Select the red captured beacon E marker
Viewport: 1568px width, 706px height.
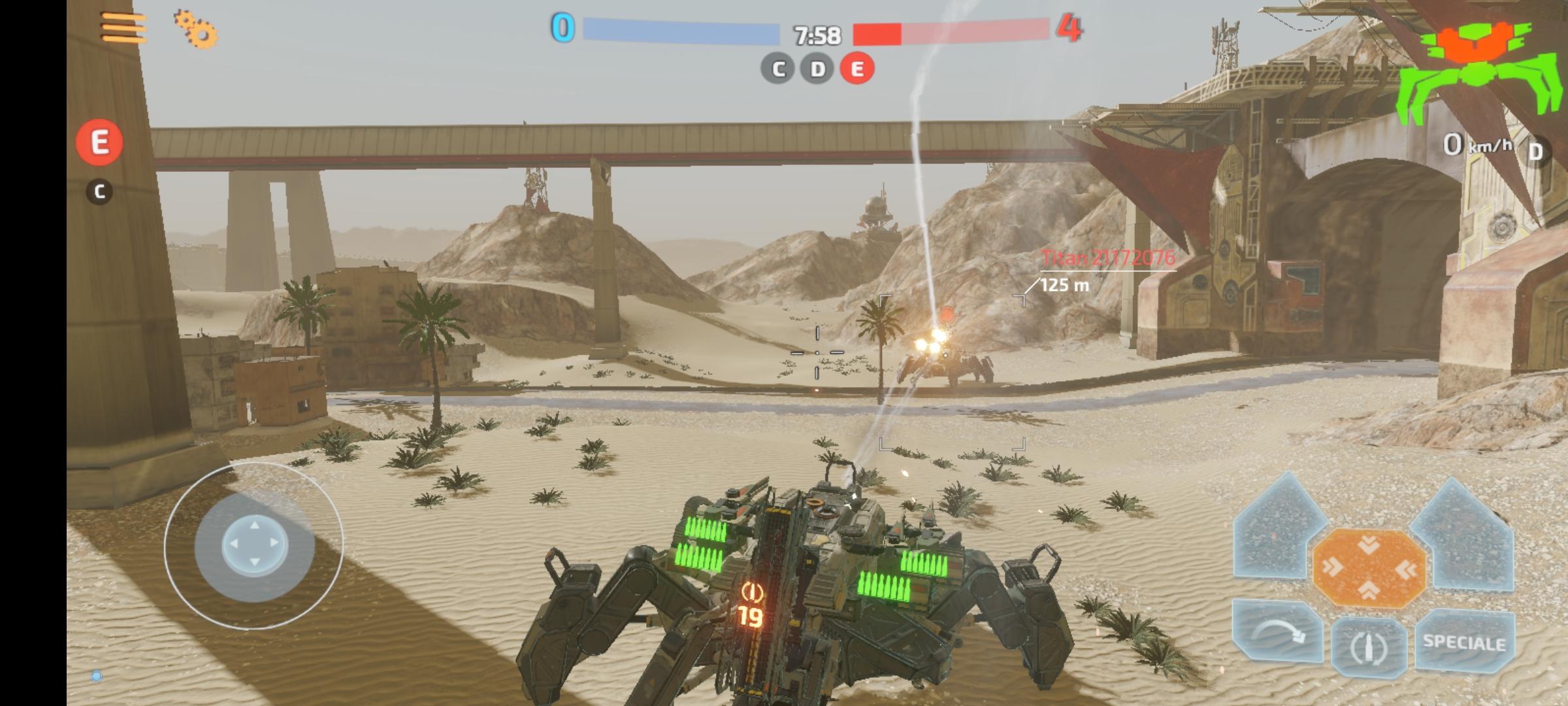pyautogui.click(x=857, y=68)
